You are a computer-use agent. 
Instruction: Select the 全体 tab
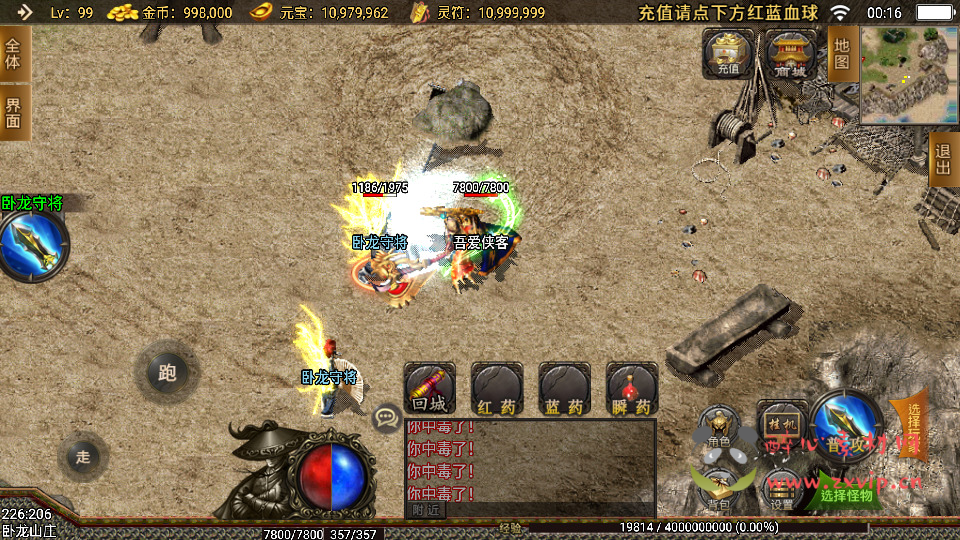[x=13, y=53]
